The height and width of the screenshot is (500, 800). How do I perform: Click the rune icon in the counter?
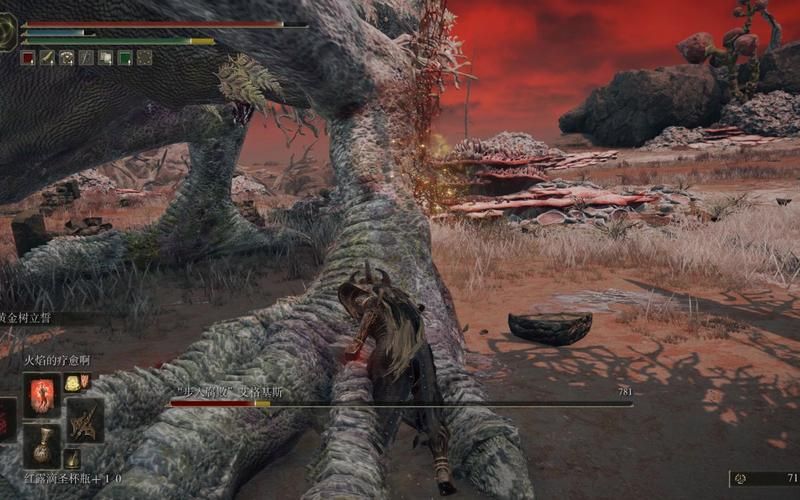(x=741, y=479)
